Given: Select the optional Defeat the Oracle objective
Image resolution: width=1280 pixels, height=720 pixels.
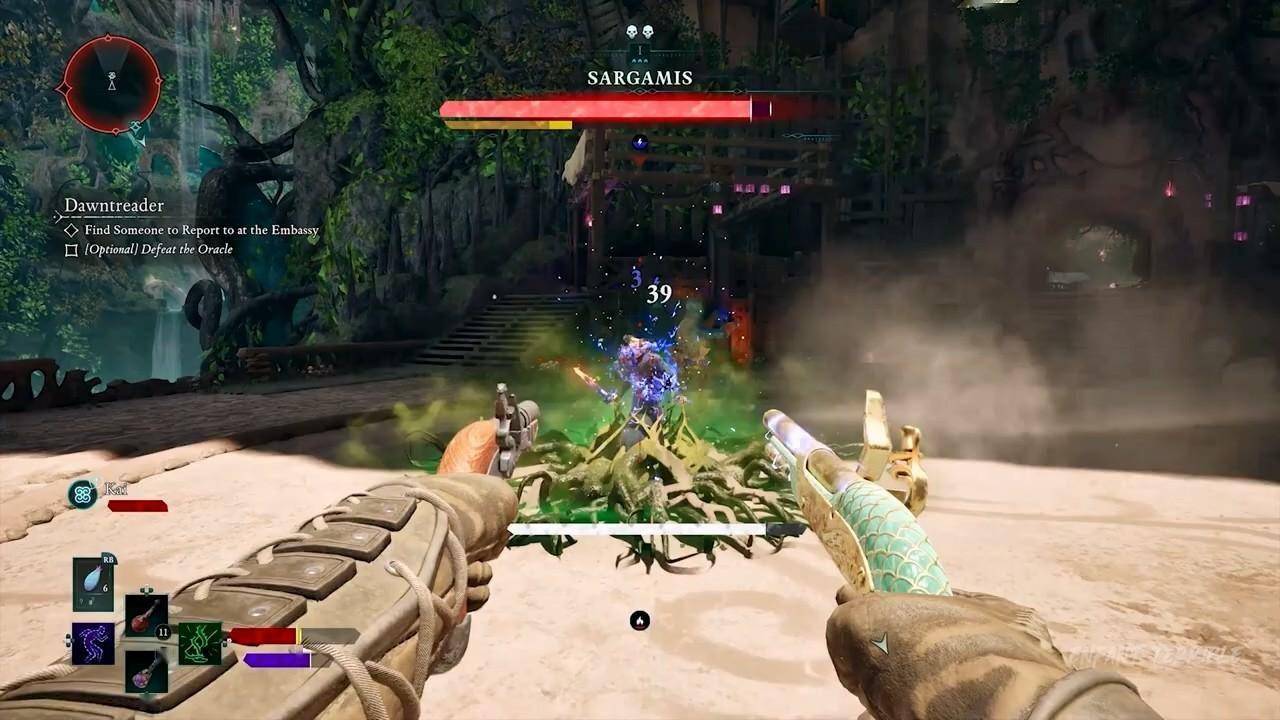Looking at the screenshot, I should [x=158, y=249].
